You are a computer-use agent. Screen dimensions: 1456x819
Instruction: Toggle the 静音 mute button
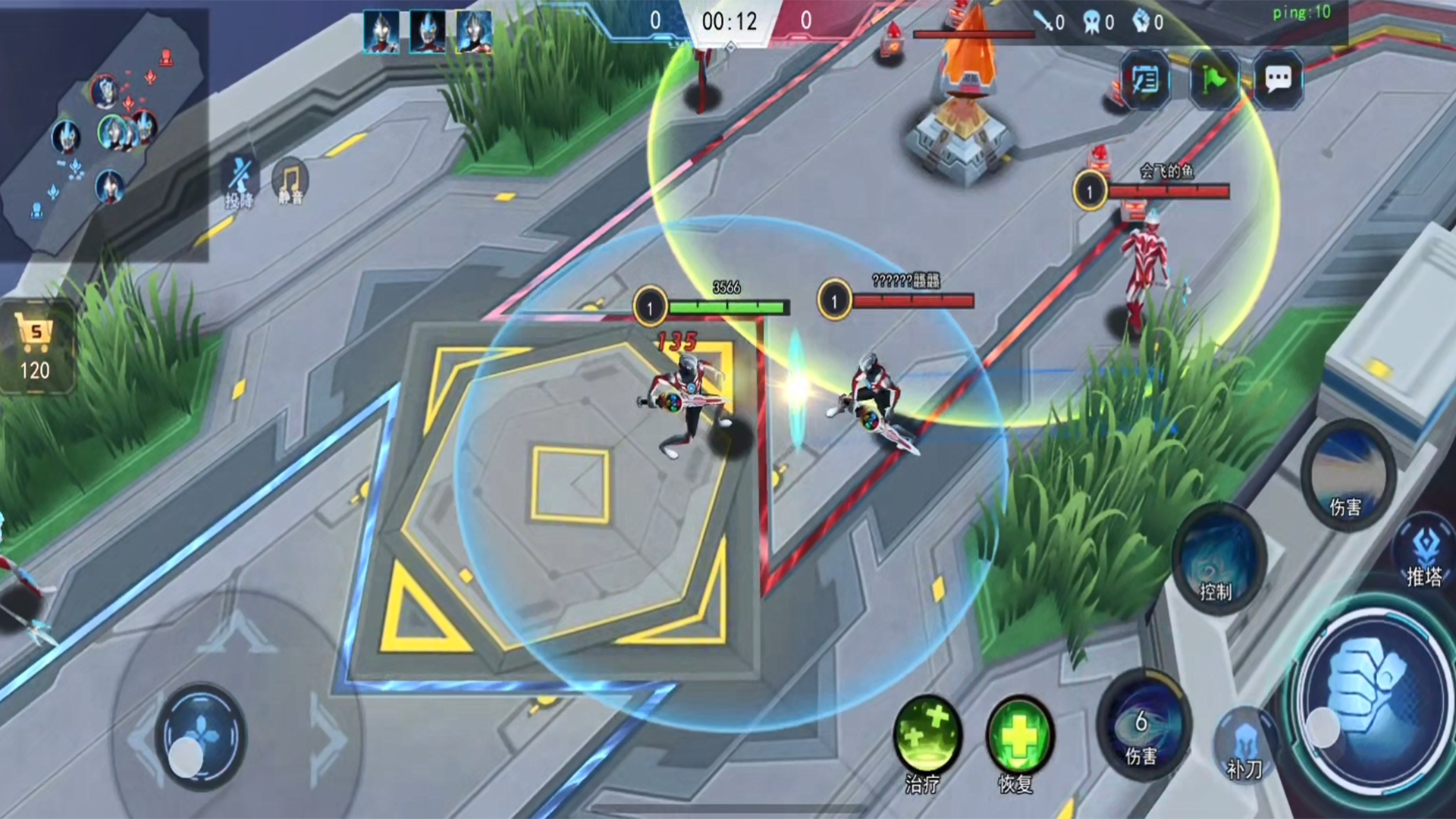(290, 182)
